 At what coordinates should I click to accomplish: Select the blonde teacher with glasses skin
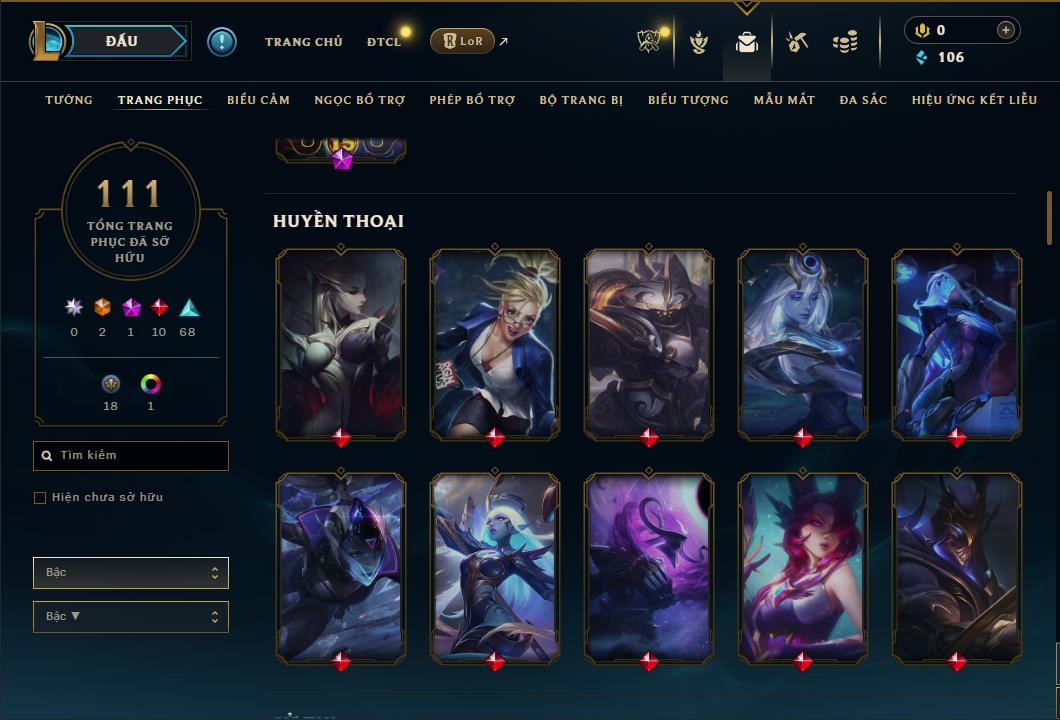tap(495, 343)
